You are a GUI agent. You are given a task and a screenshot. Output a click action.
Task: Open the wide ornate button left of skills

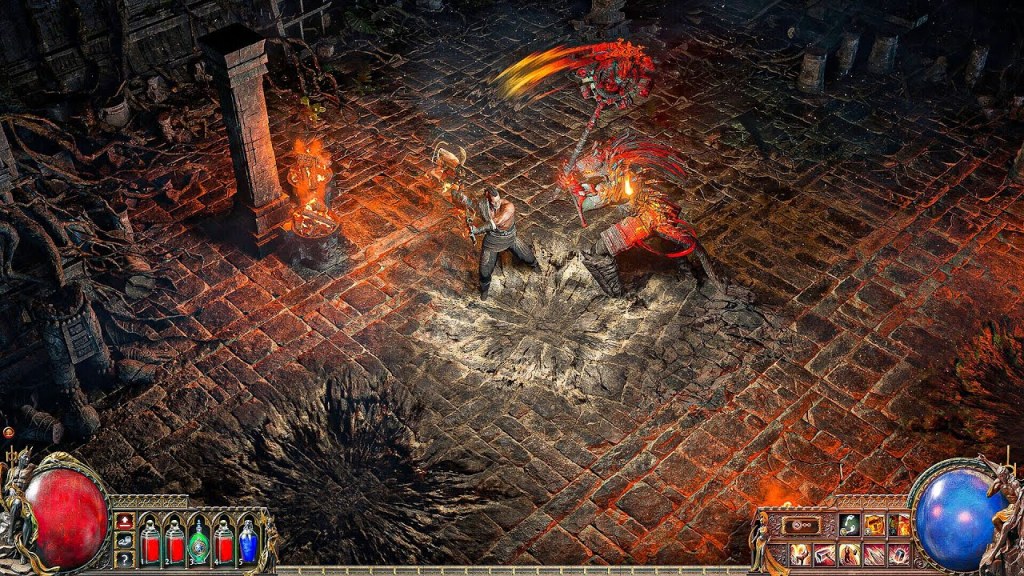801,525
